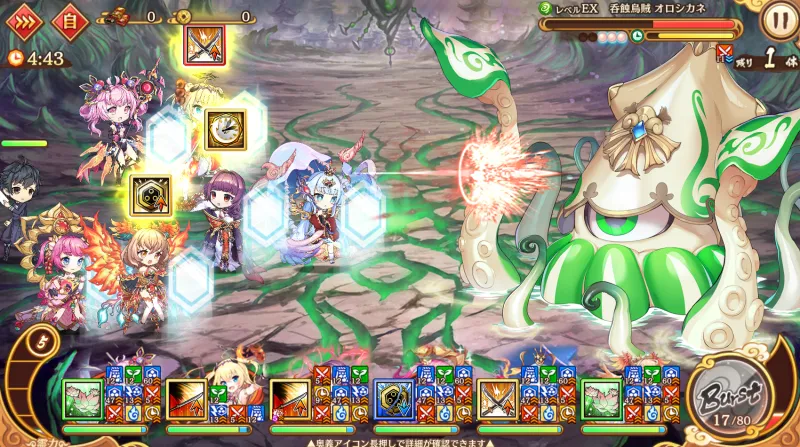Image resolution: width=800 pixels, height=447 pixels.
Task: Toggle auto battle mode
Action: click(x=68, y=19)
